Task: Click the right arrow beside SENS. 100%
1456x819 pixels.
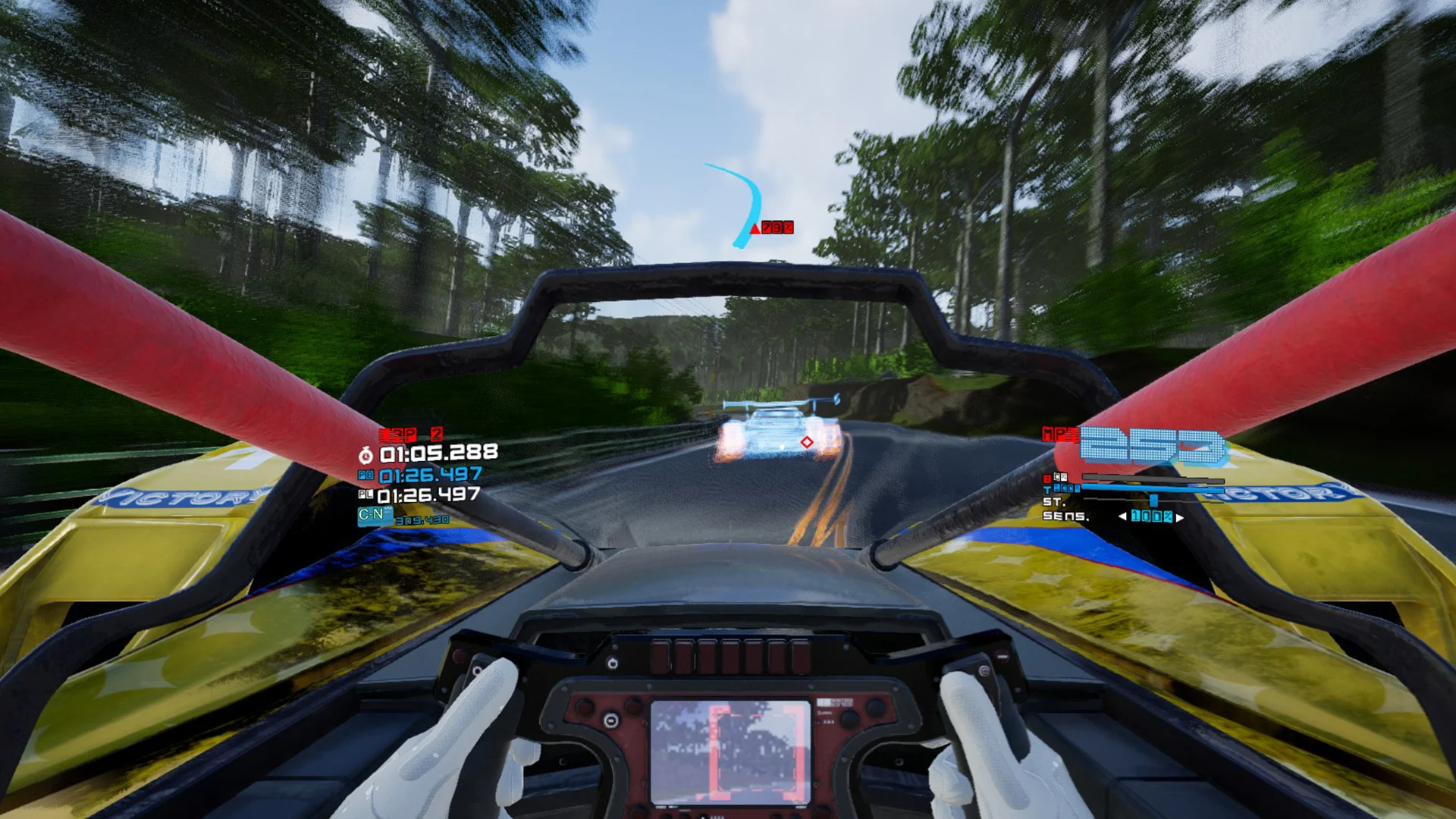Action: pos(1180,516)
